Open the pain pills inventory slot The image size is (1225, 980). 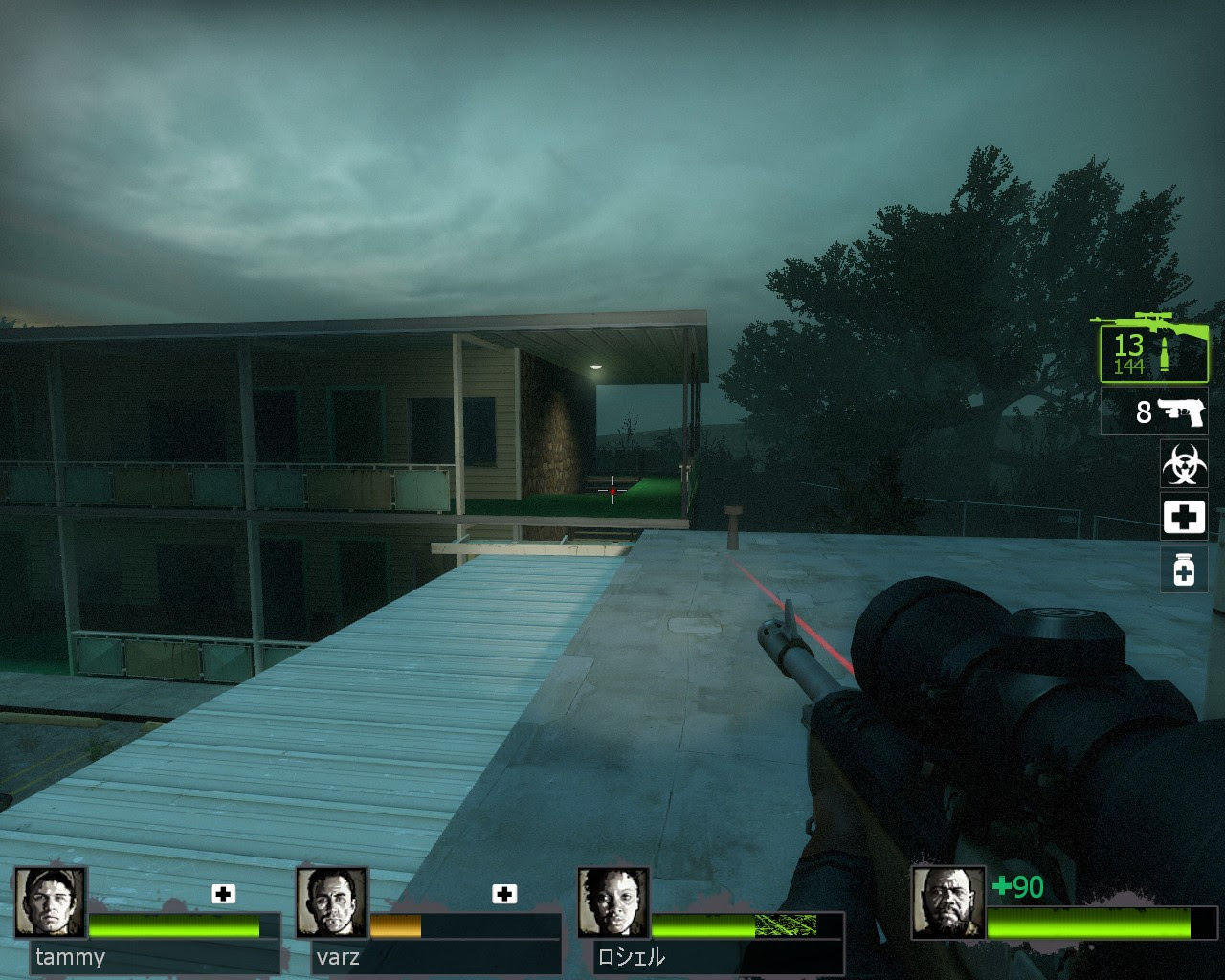point(1184,569)
